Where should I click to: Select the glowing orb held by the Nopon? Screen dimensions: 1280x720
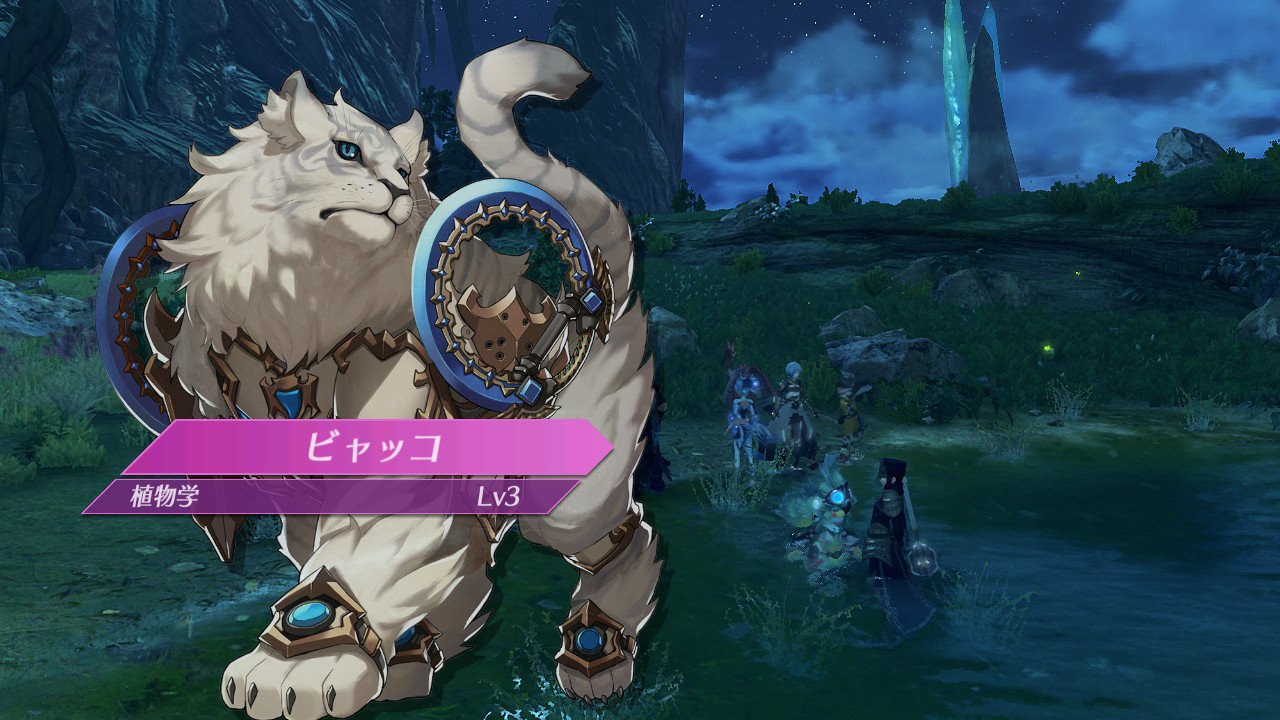[838, 496]
